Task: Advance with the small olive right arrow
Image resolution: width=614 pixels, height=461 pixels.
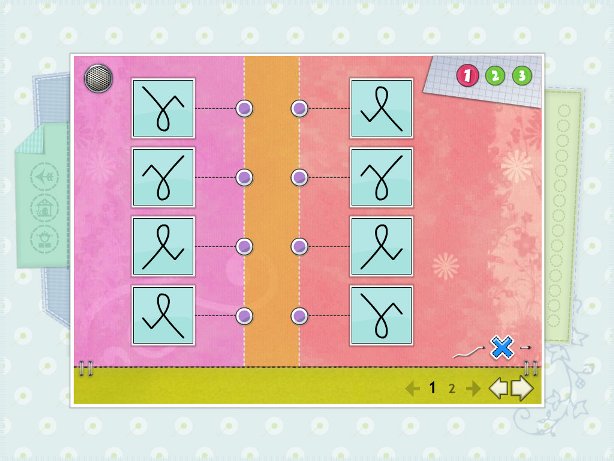Action: coord(472,389)
